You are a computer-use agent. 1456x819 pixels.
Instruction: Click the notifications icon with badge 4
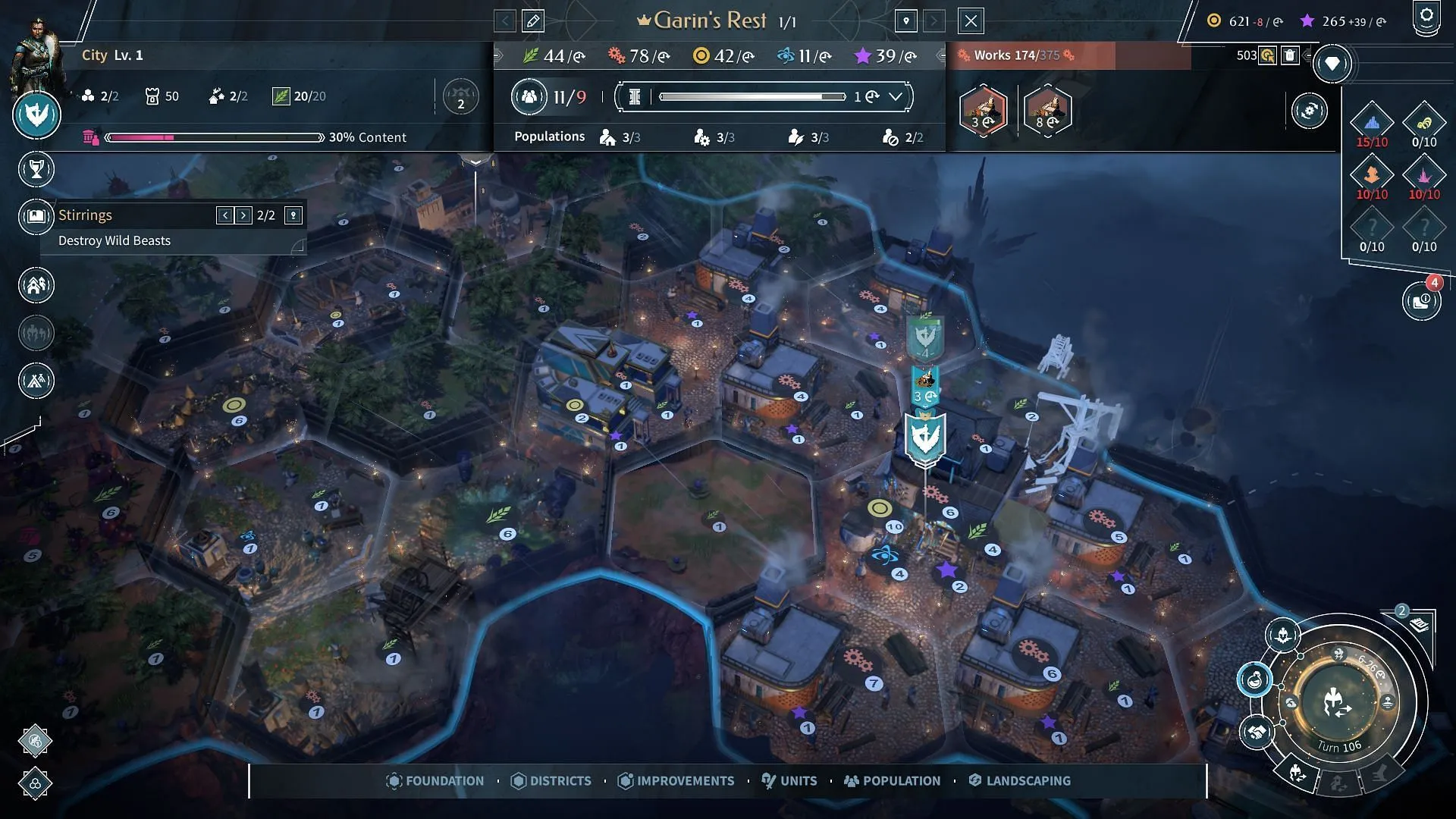pyautogui.click(x=1421, y=302)
